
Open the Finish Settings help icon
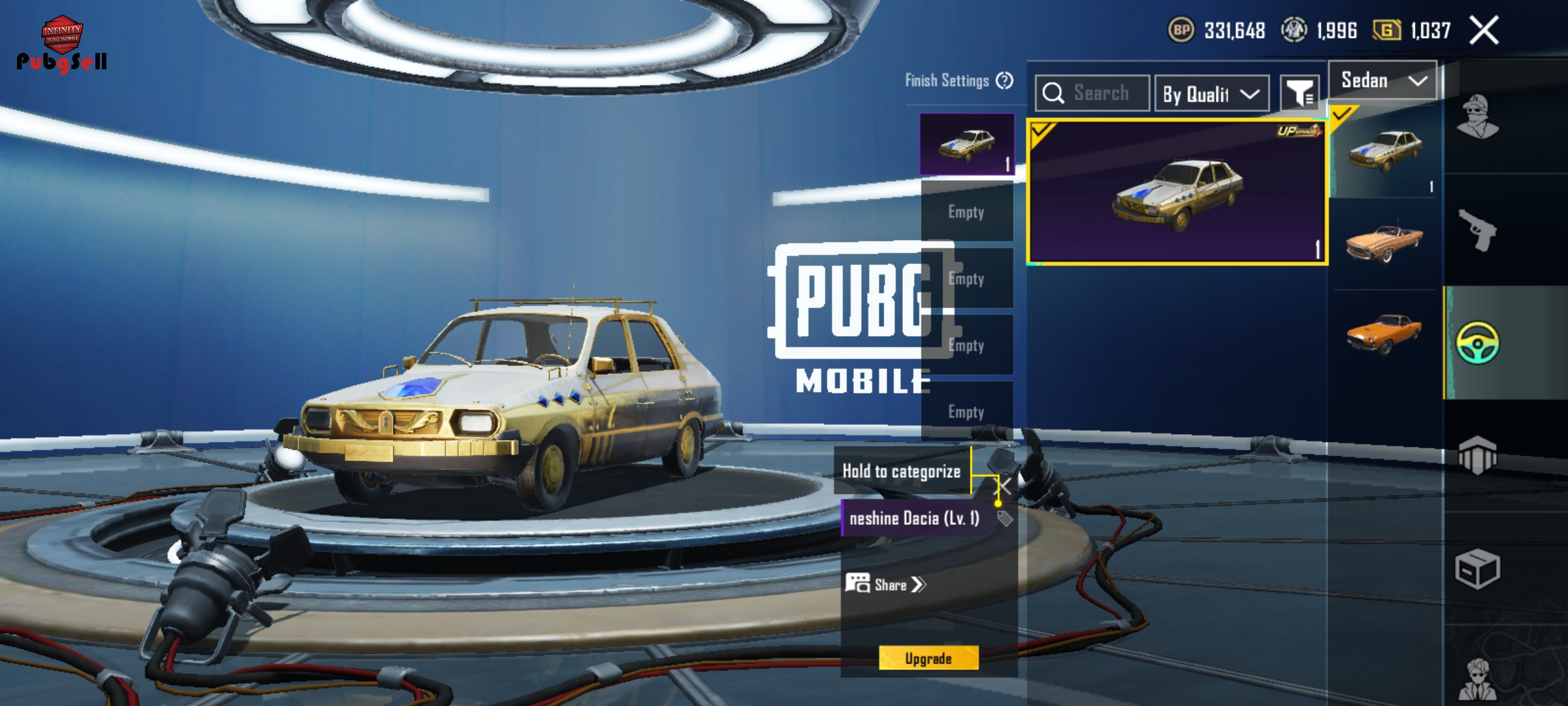point(1005,80)
